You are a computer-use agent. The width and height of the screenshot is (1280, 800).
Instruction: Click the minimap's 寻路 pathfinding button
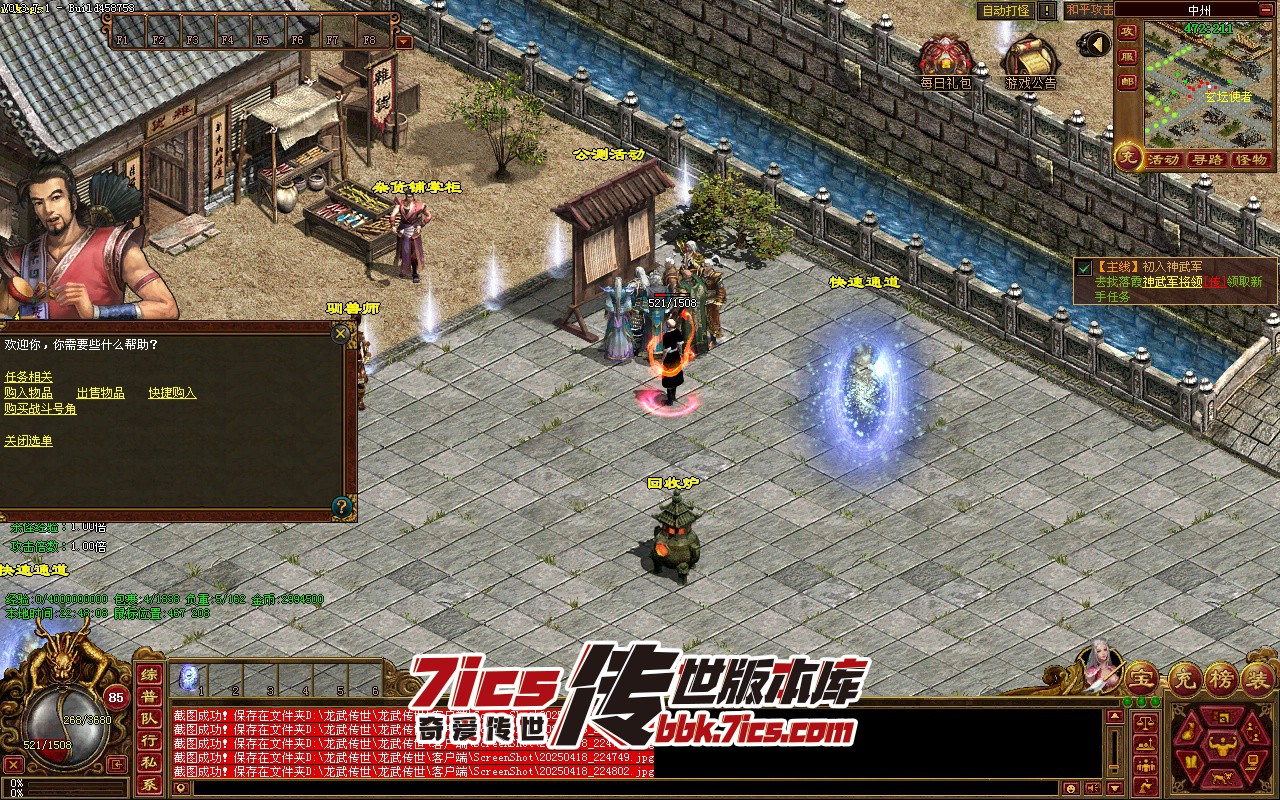(x=1207, y=160)
